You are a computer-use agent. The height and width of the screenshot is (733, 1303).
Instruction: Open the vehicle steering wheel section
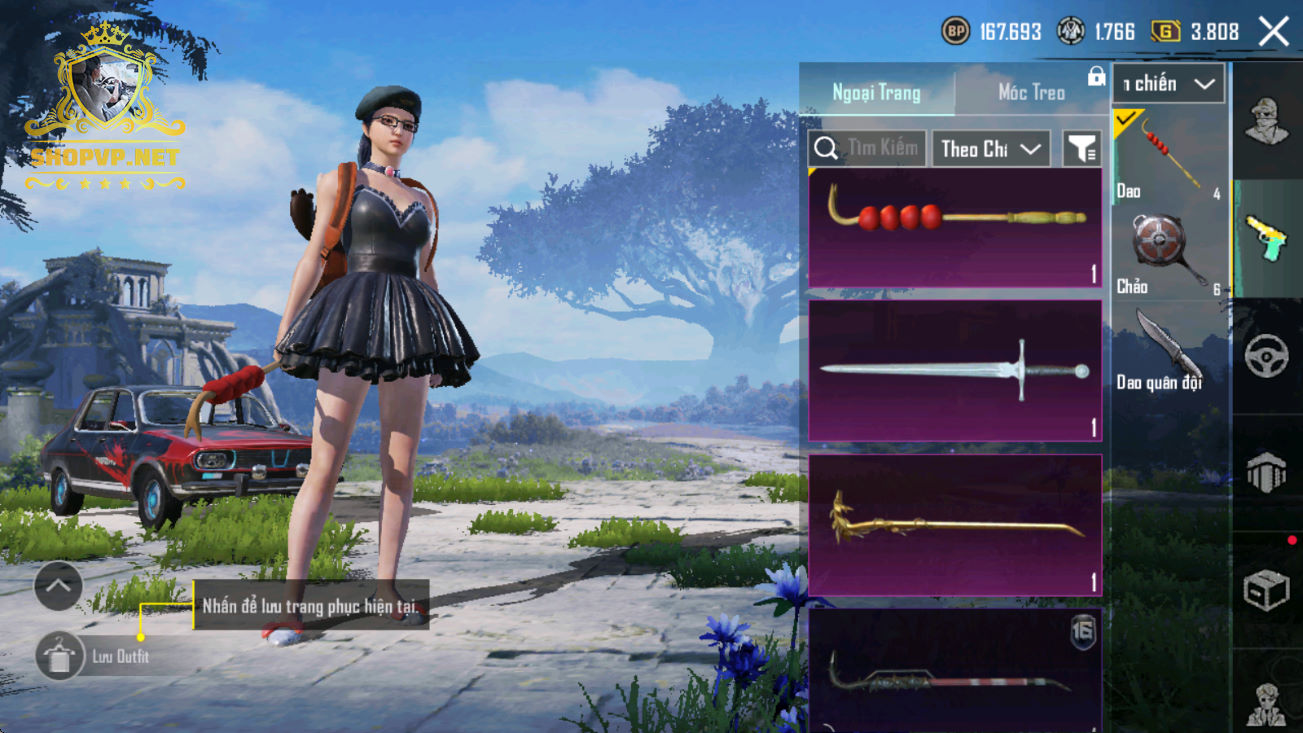1267,357
